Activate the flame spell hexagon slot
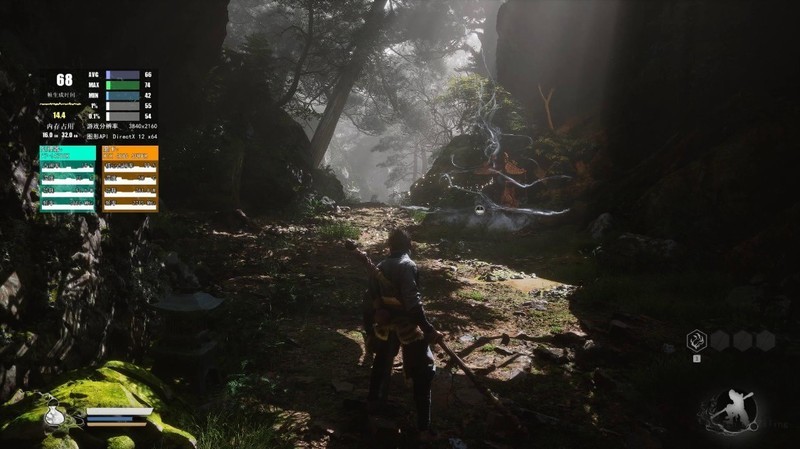This screenshot has height=449, width=800. tap(697, 341)
